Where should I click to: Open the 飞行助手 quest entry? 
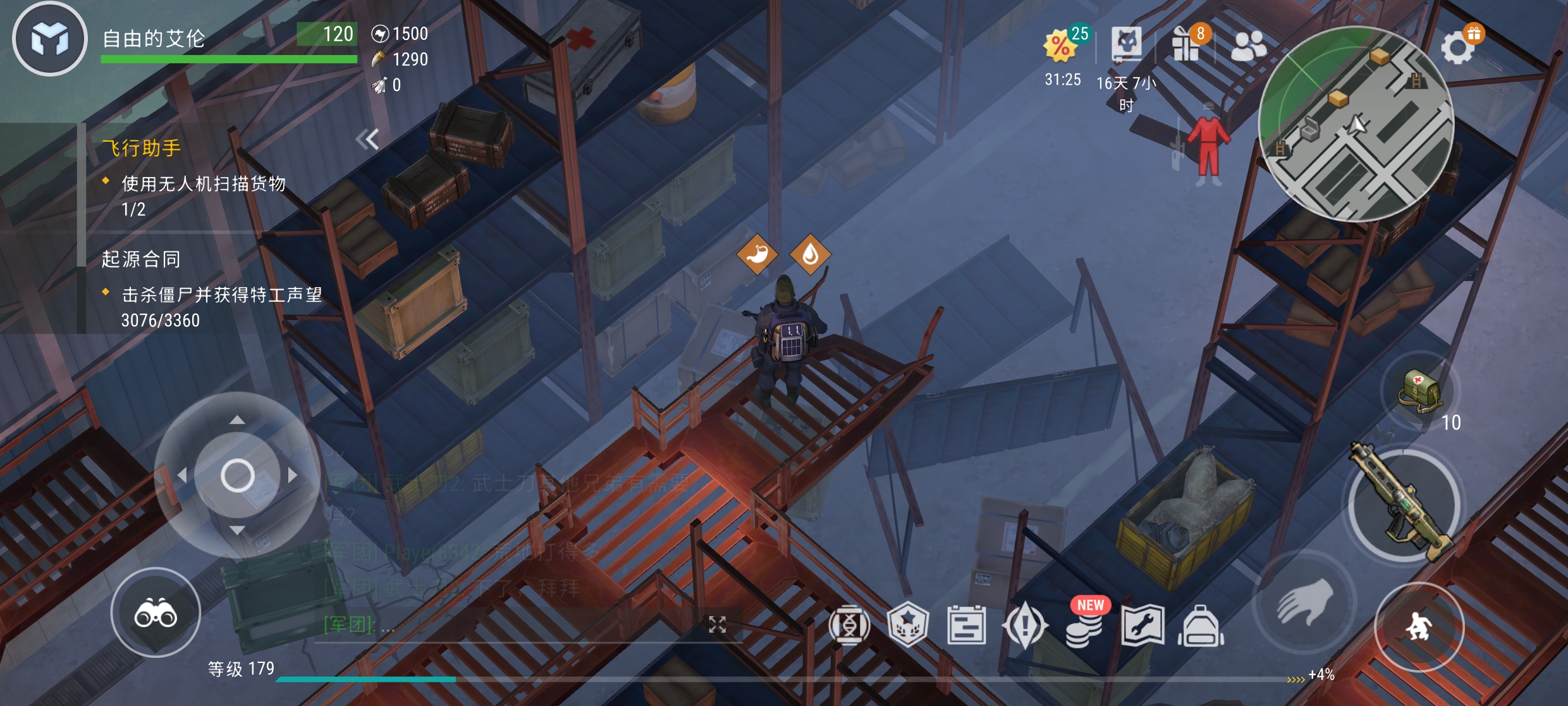pos(142,148)
